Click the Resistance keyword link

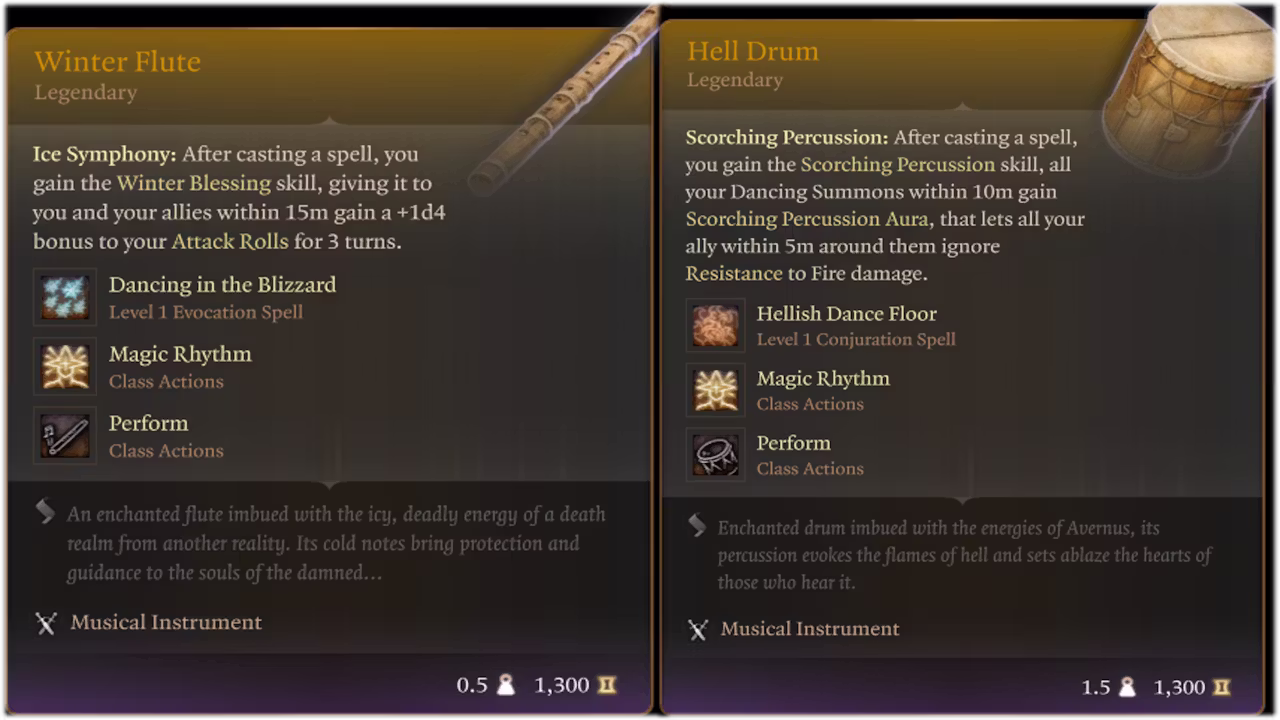[734, 273]
